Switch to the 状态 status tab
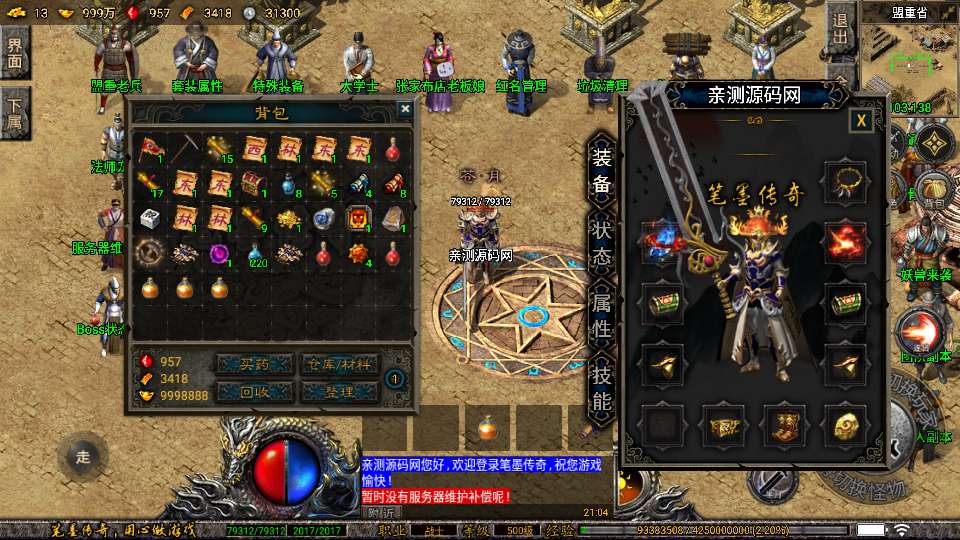Image resolution: width=960 pixels, height=540 pixels. point(601,229)
